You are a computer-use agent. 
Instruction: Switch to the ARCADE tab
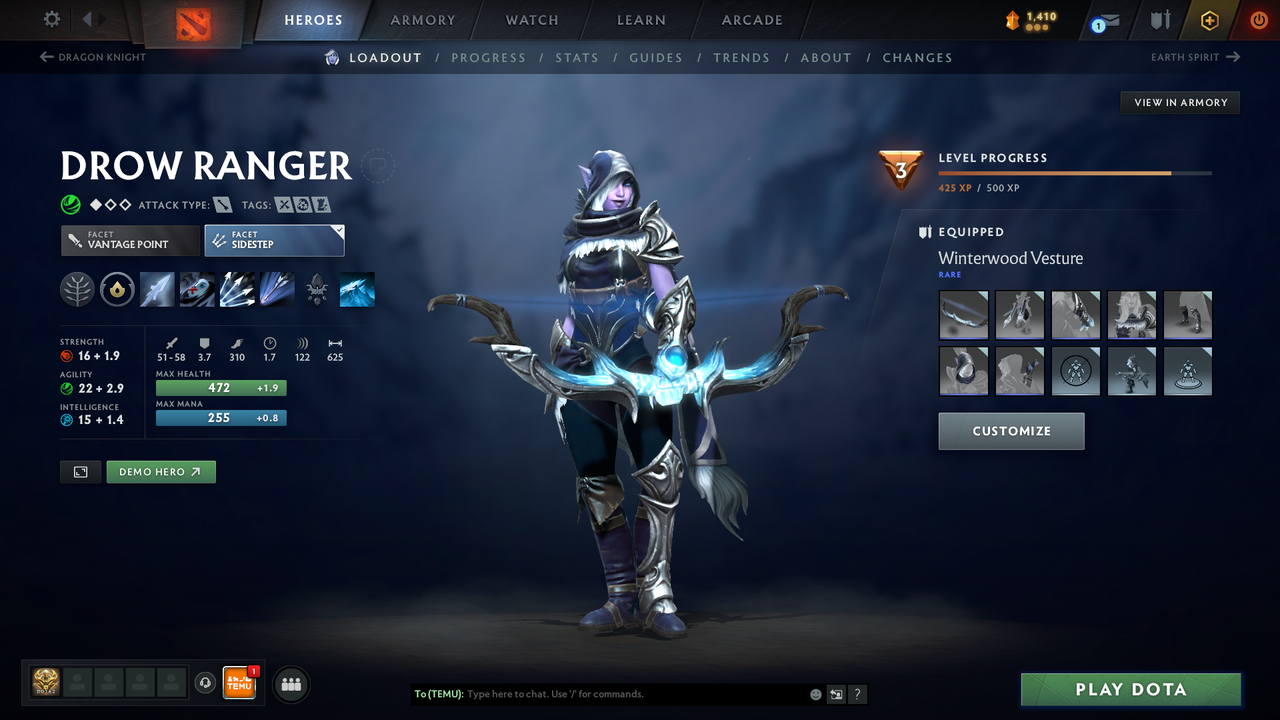pyautogui.click(x=751, y=20)
